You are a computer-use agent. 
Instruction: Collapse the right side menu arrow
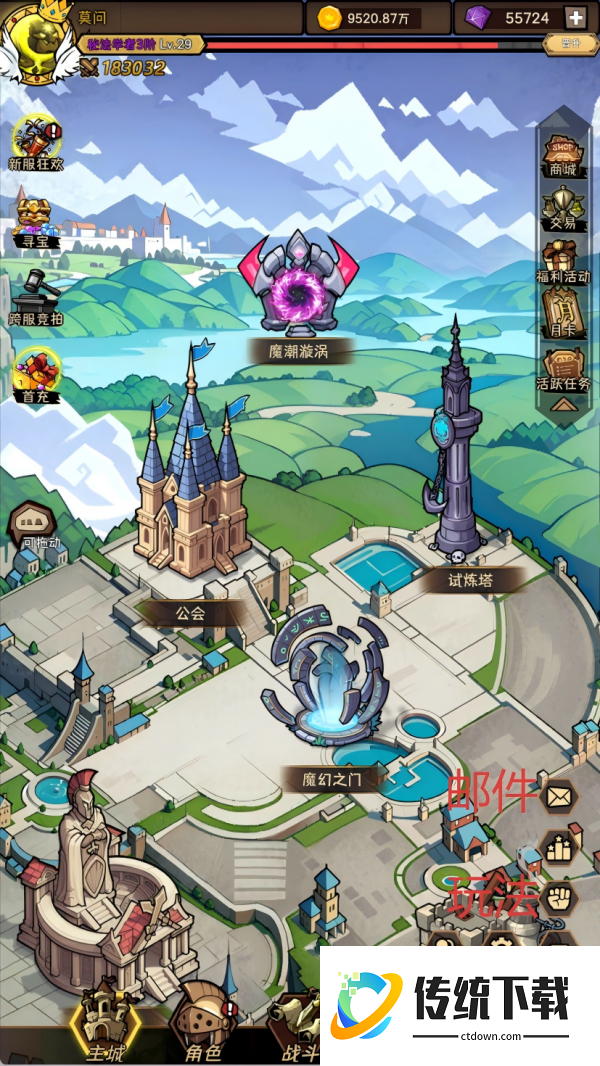pos(563,404)
